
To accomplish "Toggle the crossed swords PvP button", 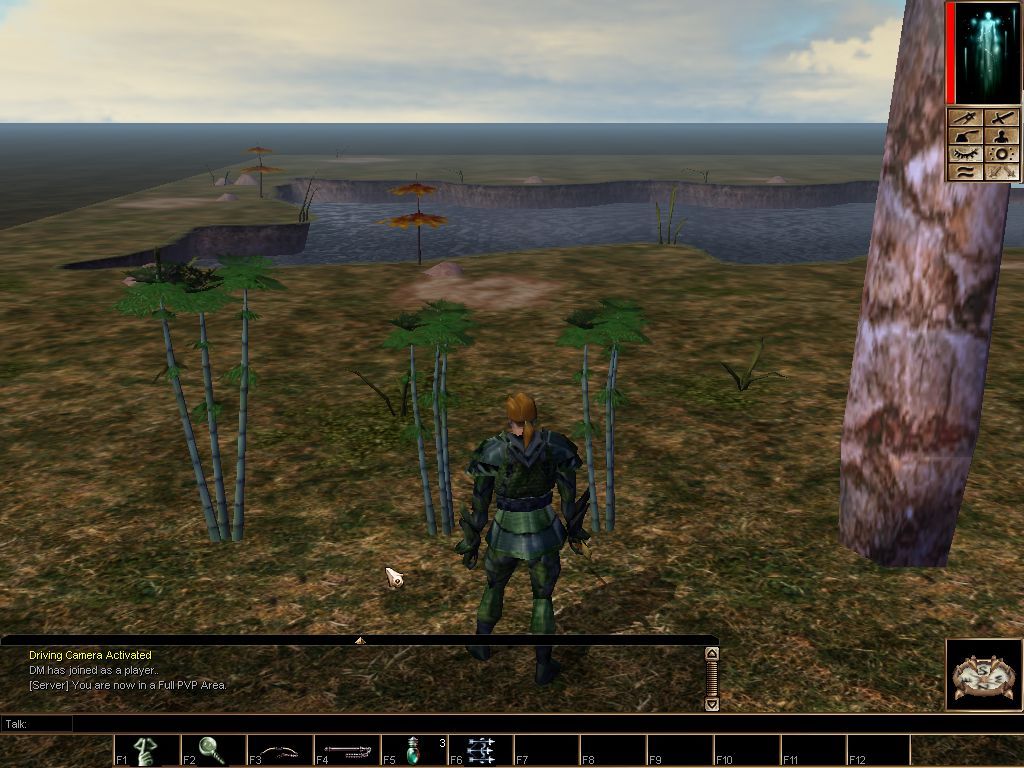I will pos(1002,172).
